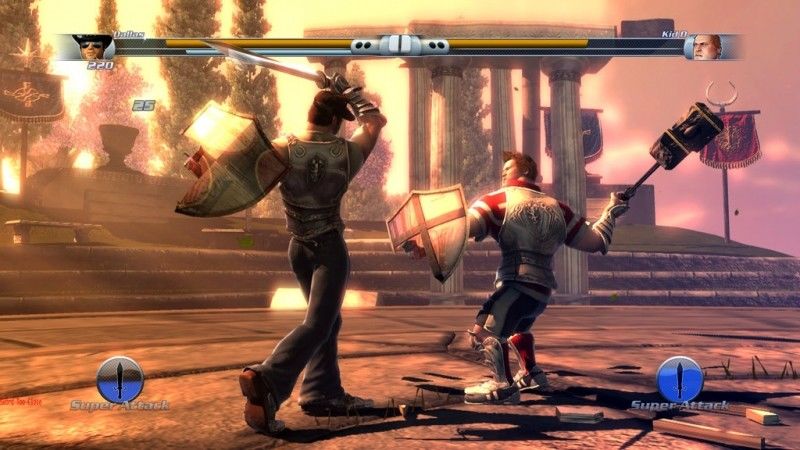Screen dimensions: 800x450
Task: Select the Kid D fighter portrait
Action: coord(708,47)
